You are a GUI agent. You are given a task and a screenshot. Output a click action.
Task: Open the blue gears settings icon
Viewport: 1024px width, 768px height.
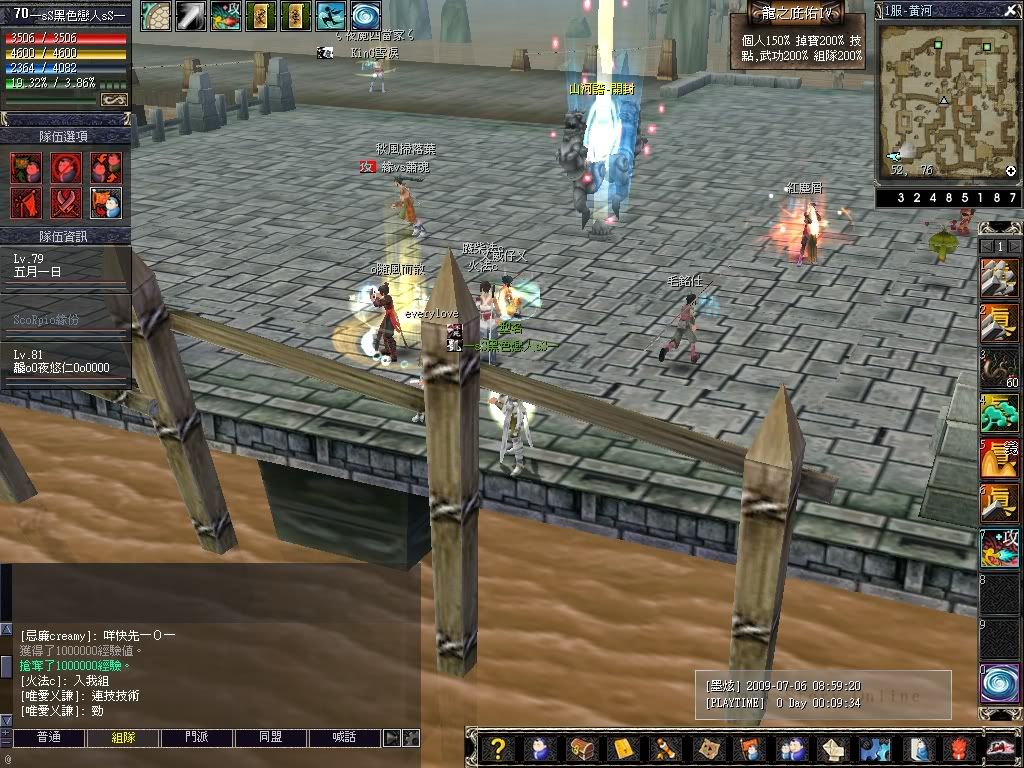(874, 748)
